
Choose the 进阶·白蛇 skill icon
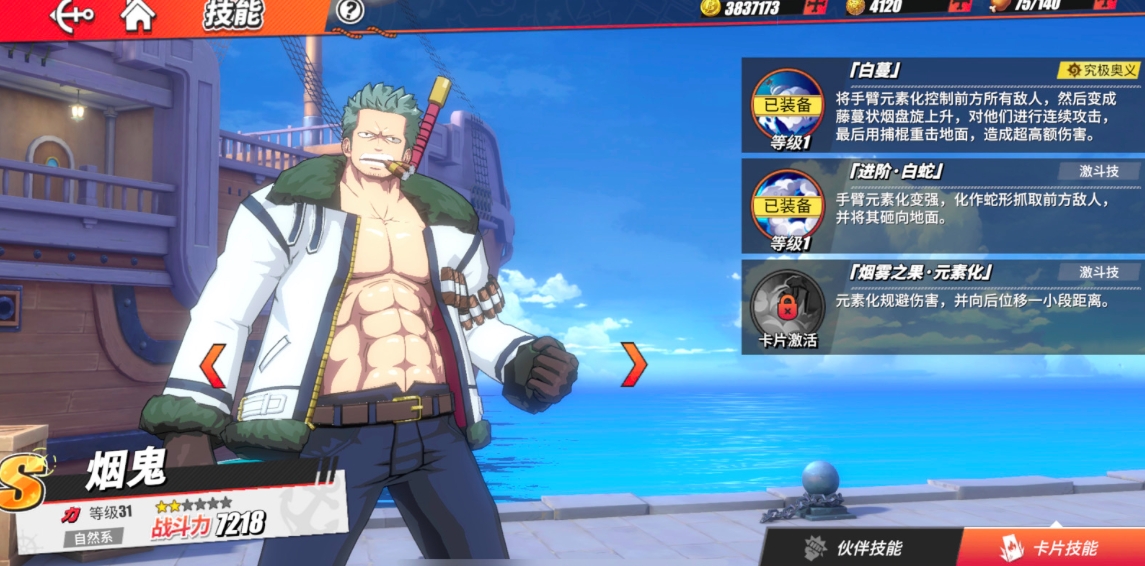pos(787,206)
